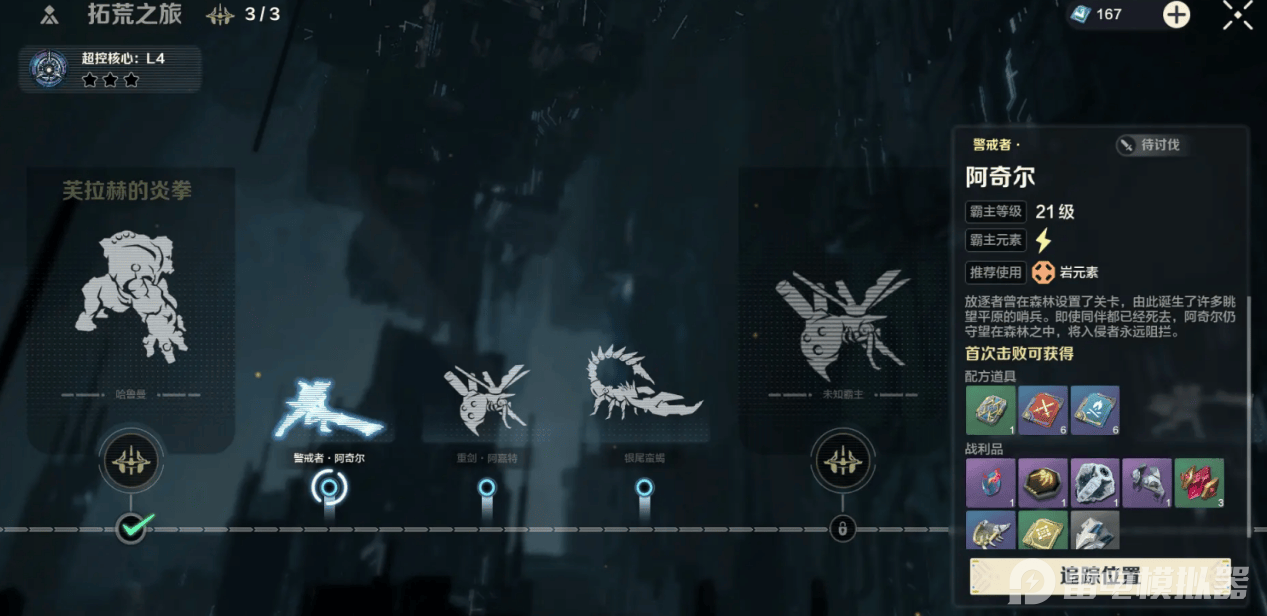Select the 警戒者·阿奇尔 boss silhouette
1267x616 pixels.
click(328, 410)
